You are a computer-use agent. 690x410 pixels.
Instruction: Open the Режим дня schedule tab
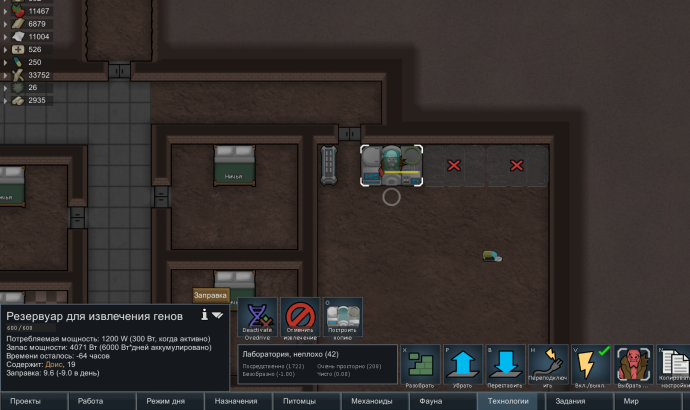(170, 401)
